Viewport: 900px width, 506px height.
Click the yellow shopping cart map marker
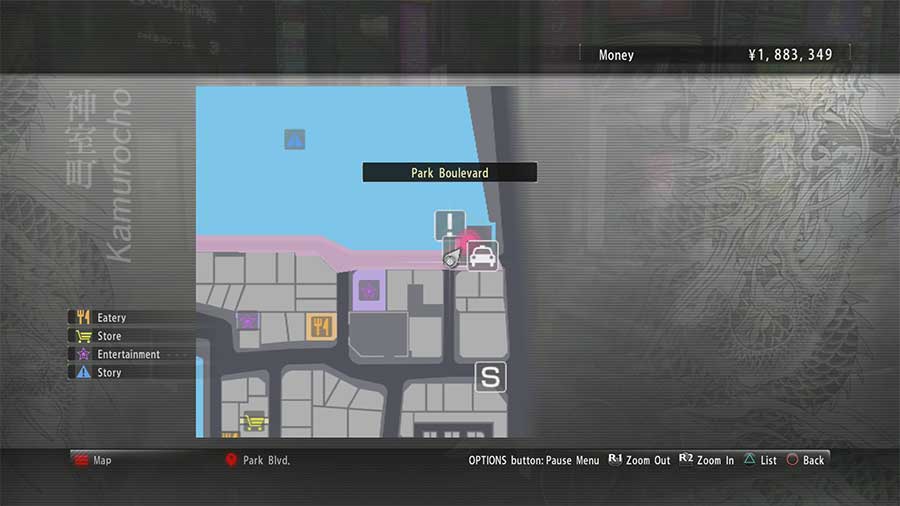(x=252, y=420)
